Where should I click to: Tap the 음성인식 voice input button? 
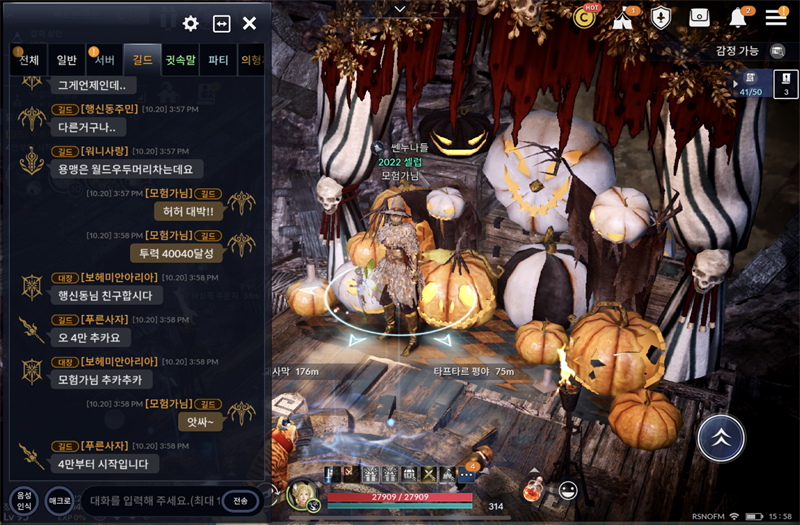[23, 499]
